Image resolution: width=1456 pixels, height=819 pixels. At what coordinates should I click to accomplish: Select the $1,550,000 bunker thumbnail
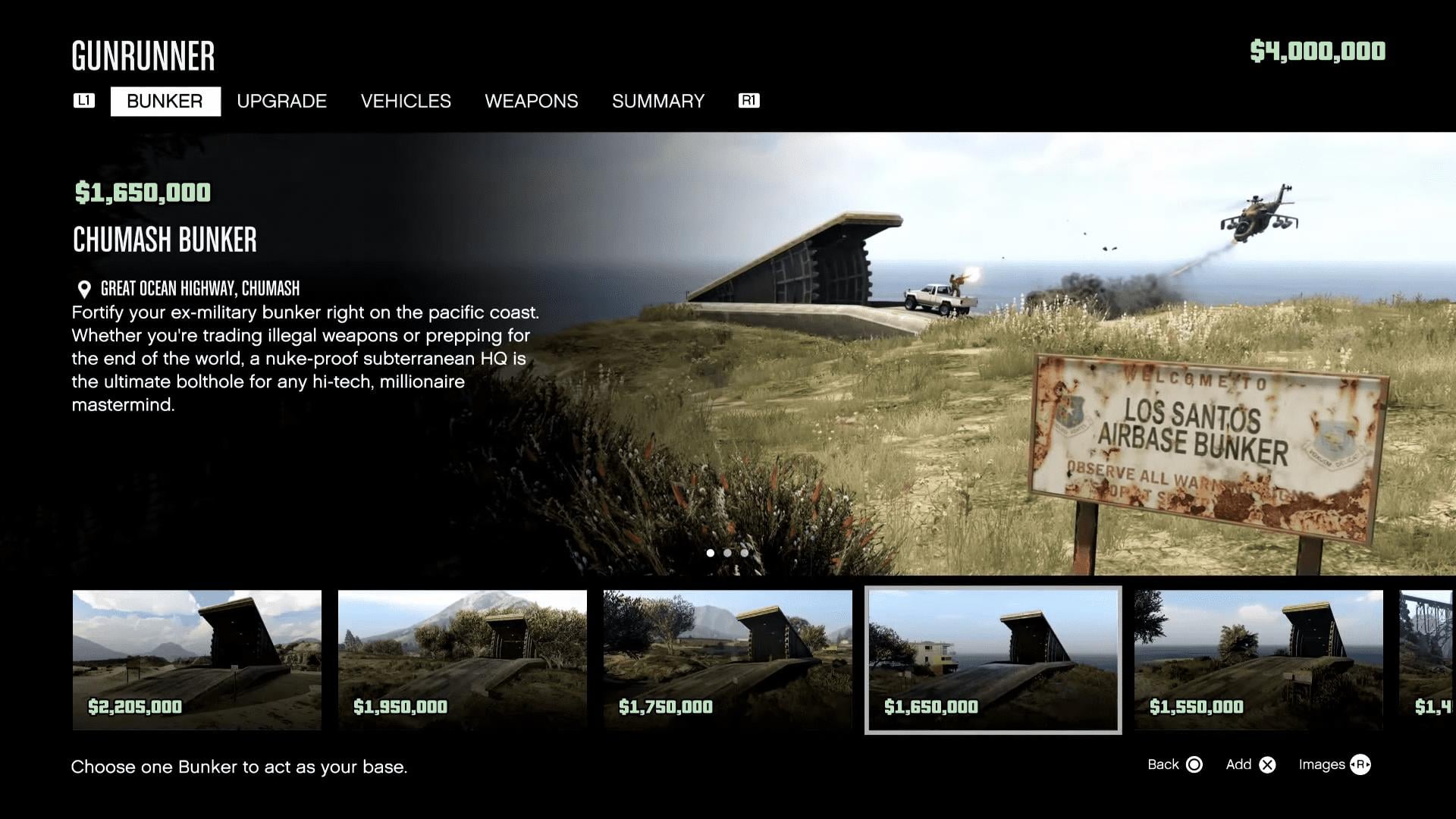point(1258,659)
